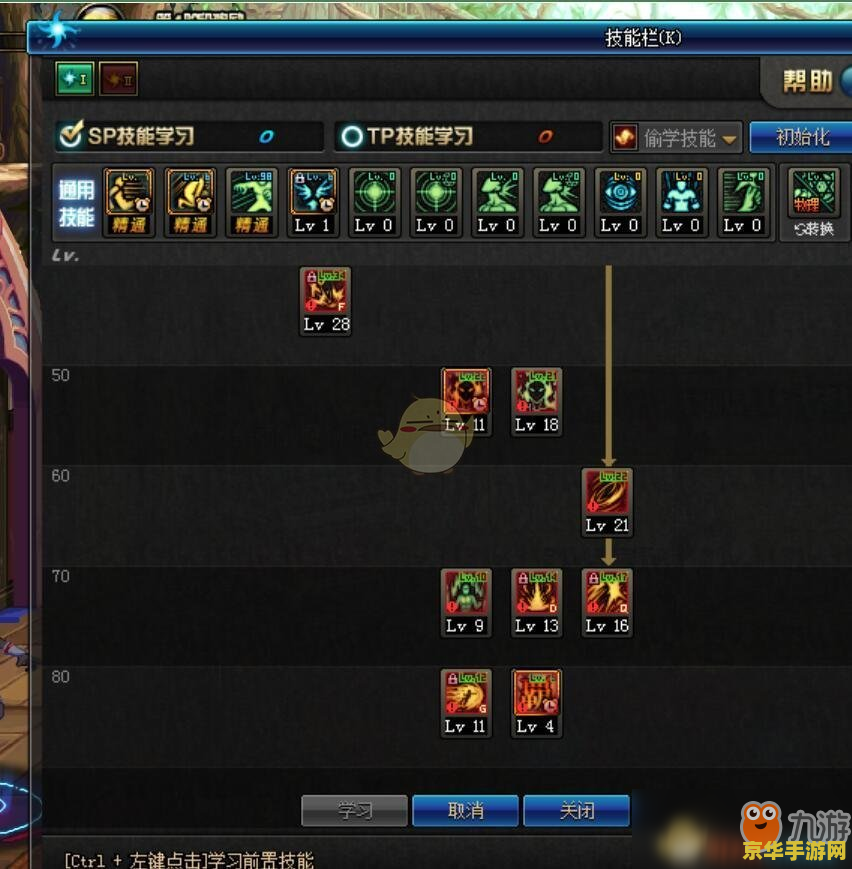Image resolution: width=852 pixels, height=869 pixels.
Task: Click the 学习 (Learn) button
Action: (354, 811)
